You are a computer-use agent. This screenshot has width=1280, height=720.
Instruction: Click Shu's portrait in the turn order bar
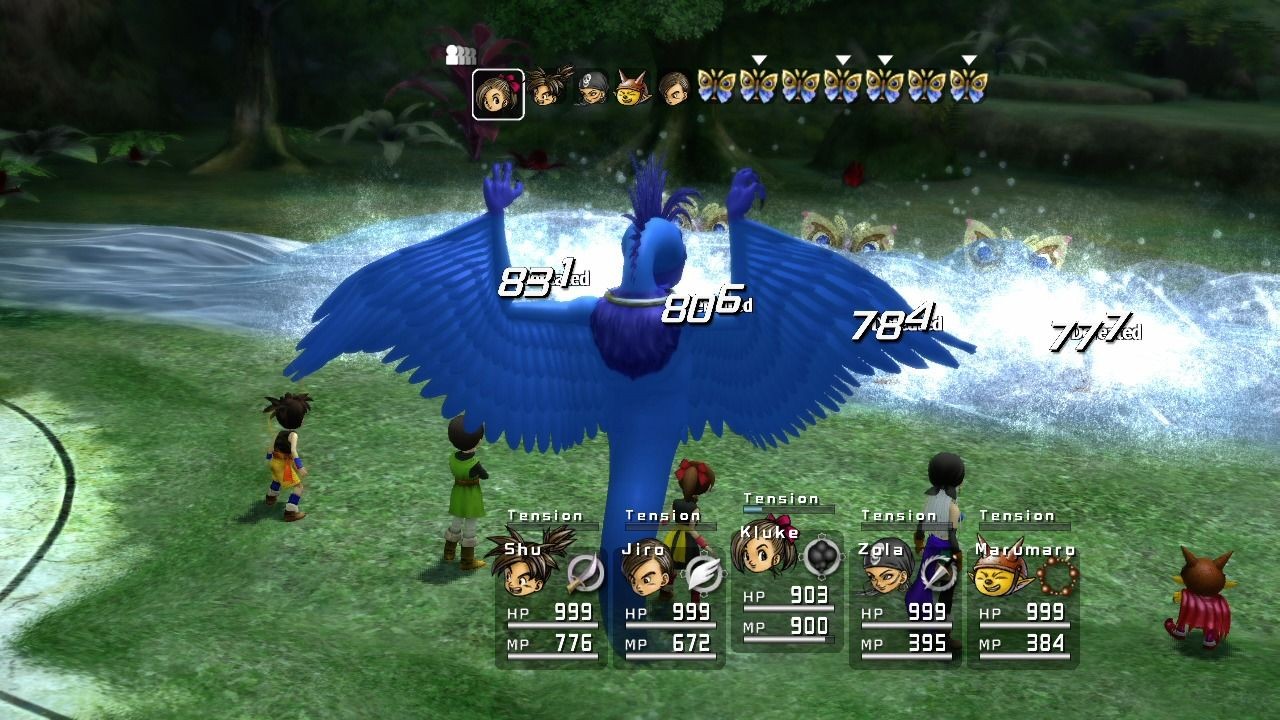[545, 88]
